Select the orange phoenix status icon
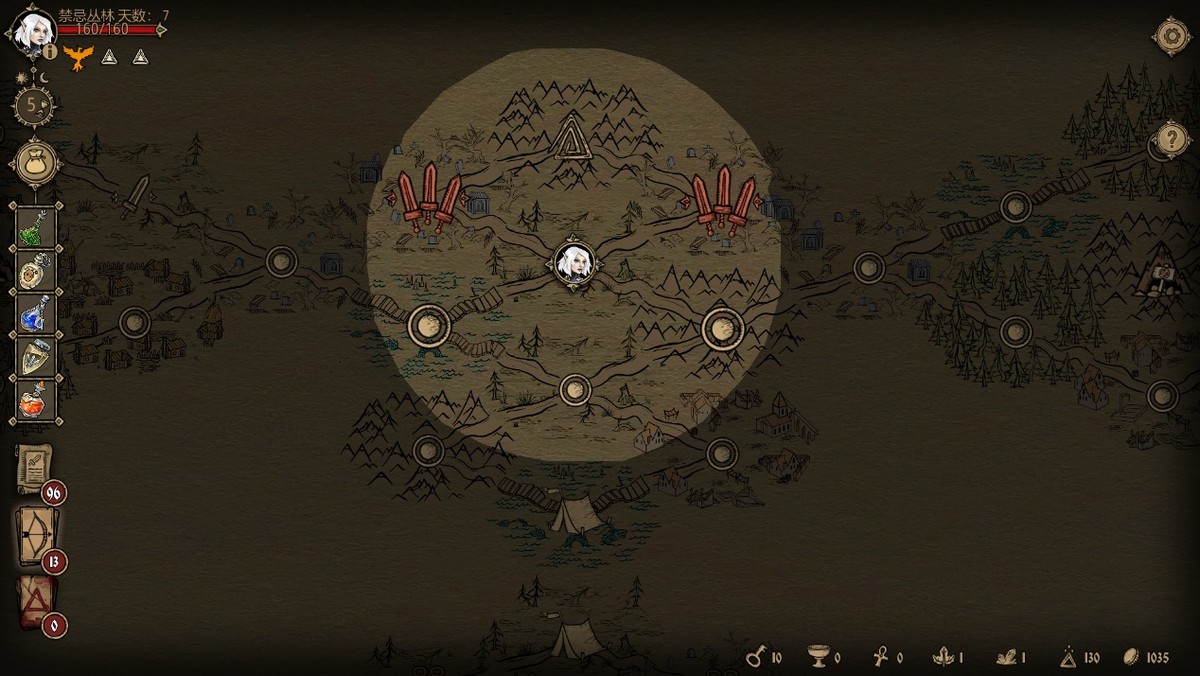Viewport: 1200px width, 676px height. 78,56
